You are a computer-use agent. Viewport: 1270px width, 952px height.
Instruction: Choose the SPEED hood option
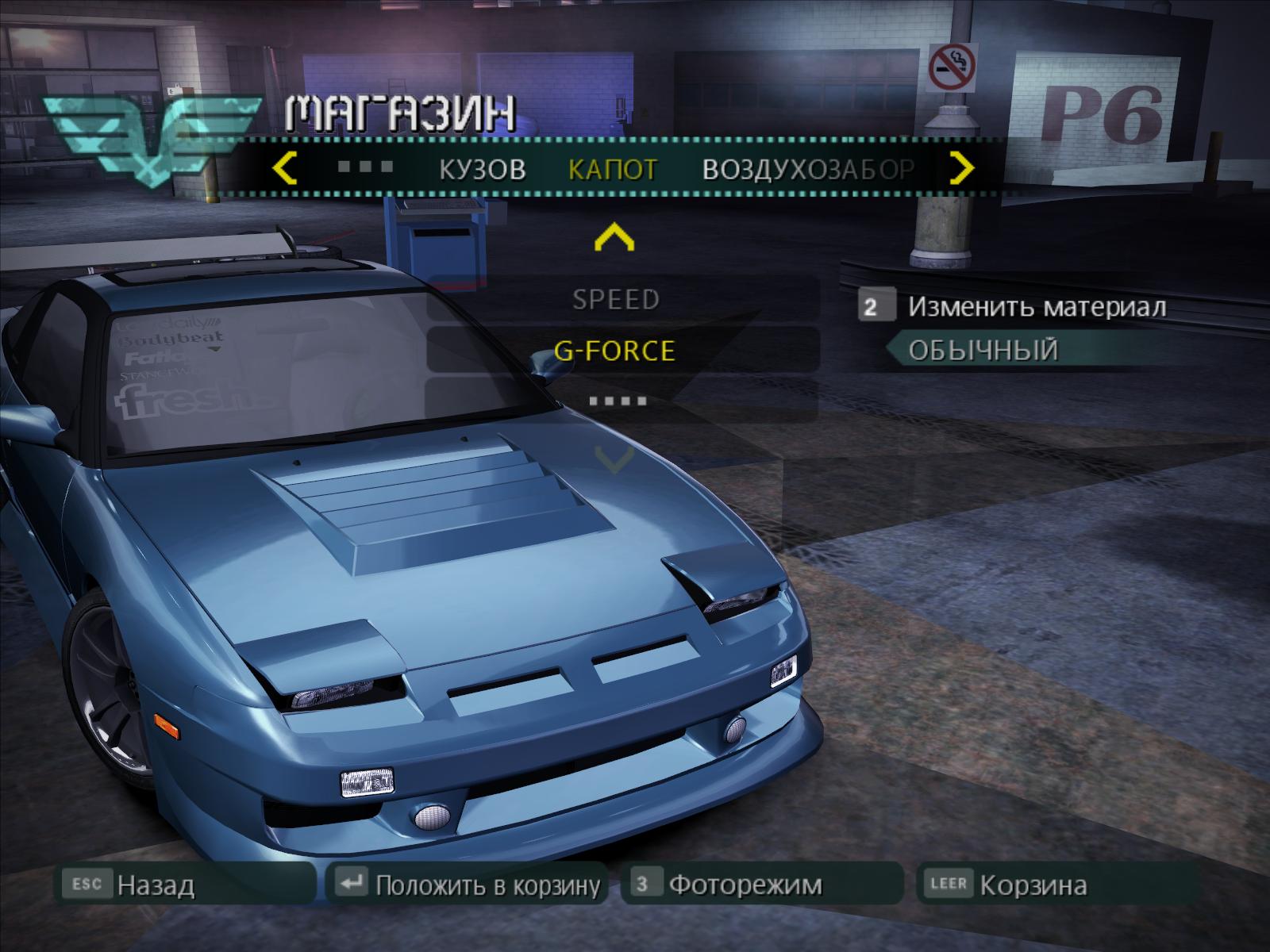tap(616, 299)
